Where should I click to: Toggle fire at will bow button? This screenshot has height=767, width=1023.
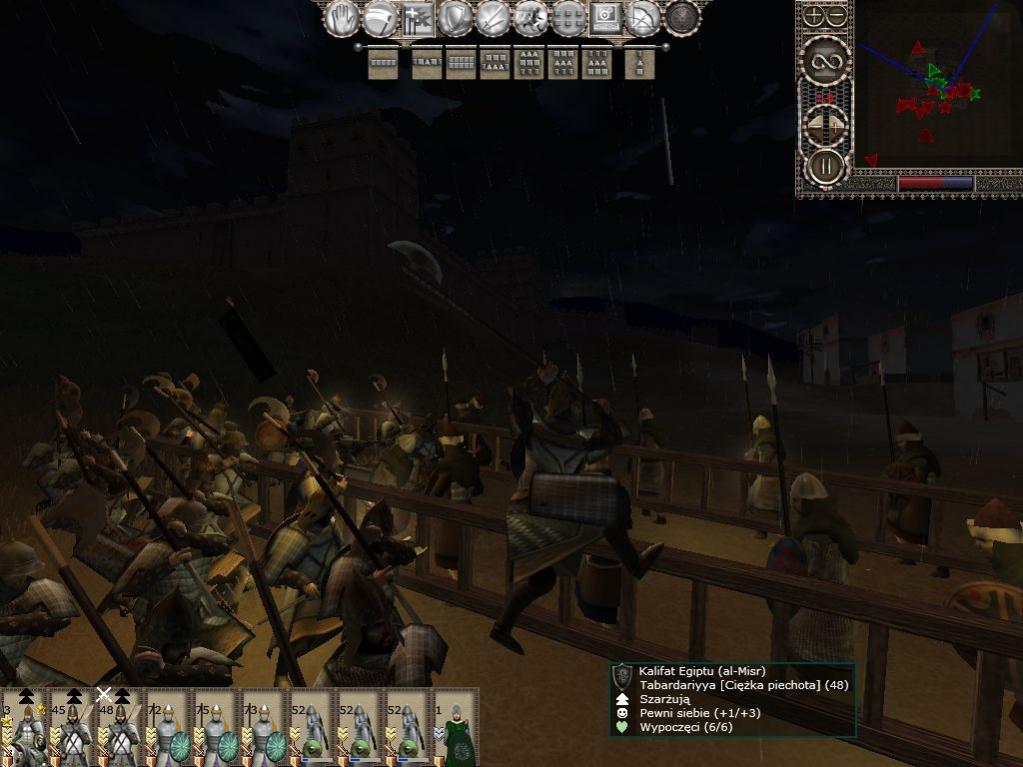[x=643, y=17]
